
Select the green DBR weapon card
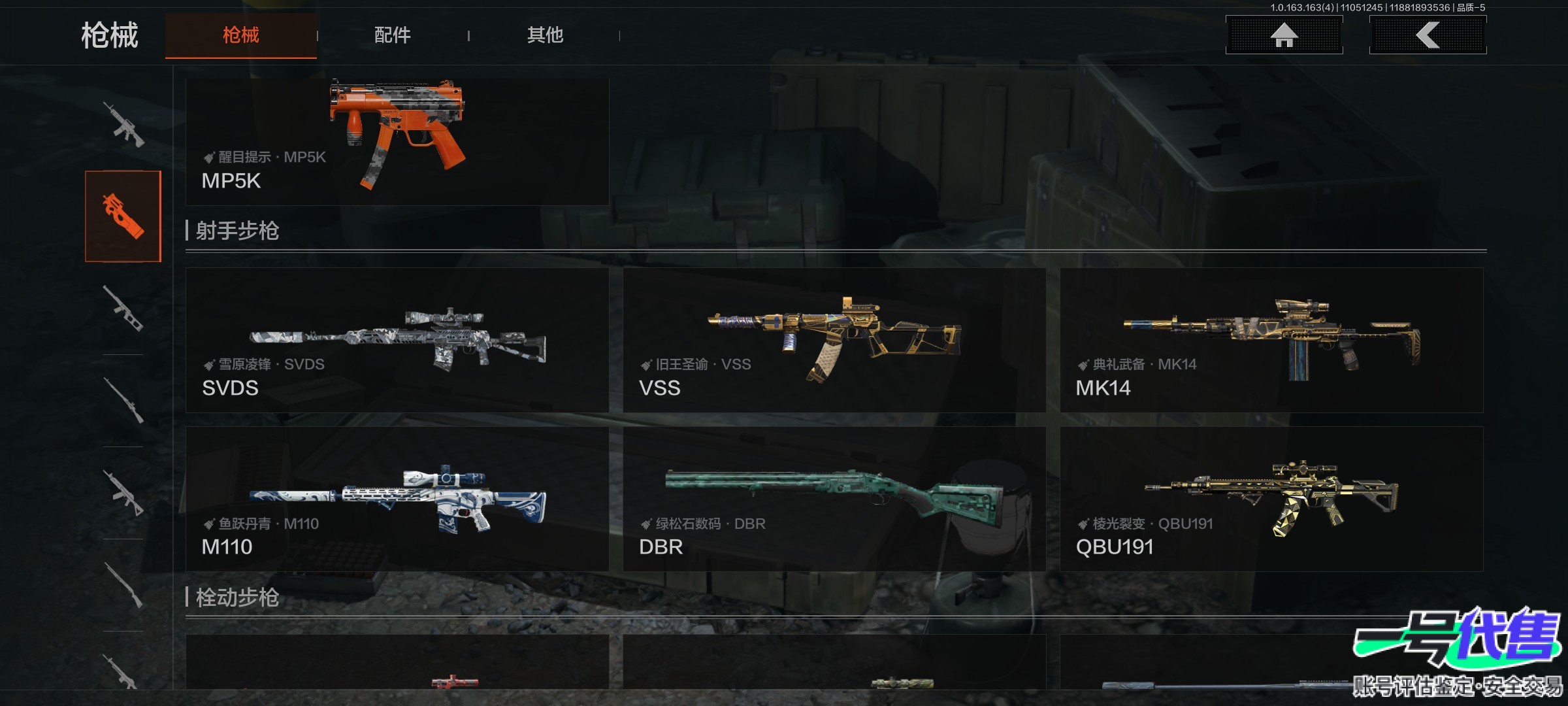tap(834, 499)
